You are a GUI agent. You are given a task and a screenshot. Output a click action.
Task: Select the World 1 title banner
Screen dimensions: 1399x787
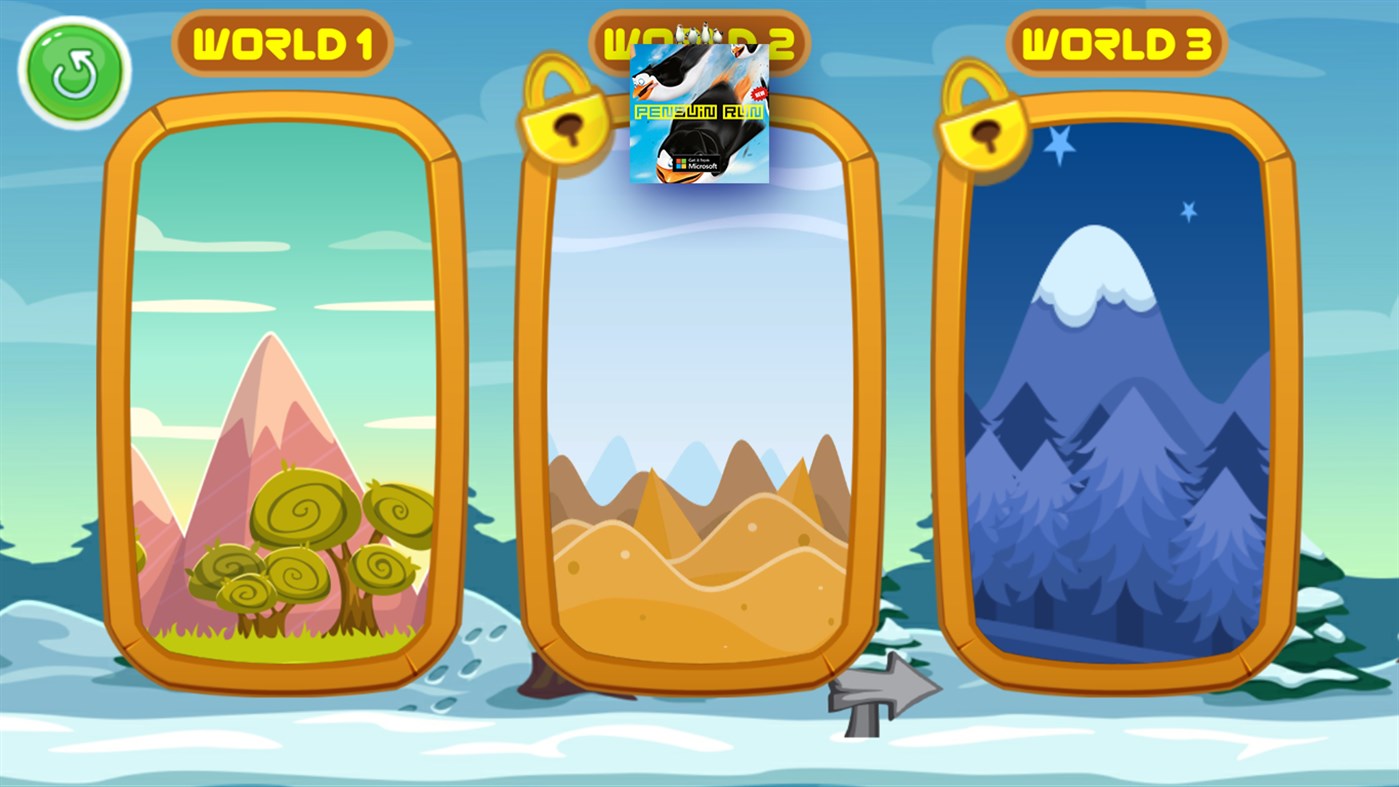point(283,43)
